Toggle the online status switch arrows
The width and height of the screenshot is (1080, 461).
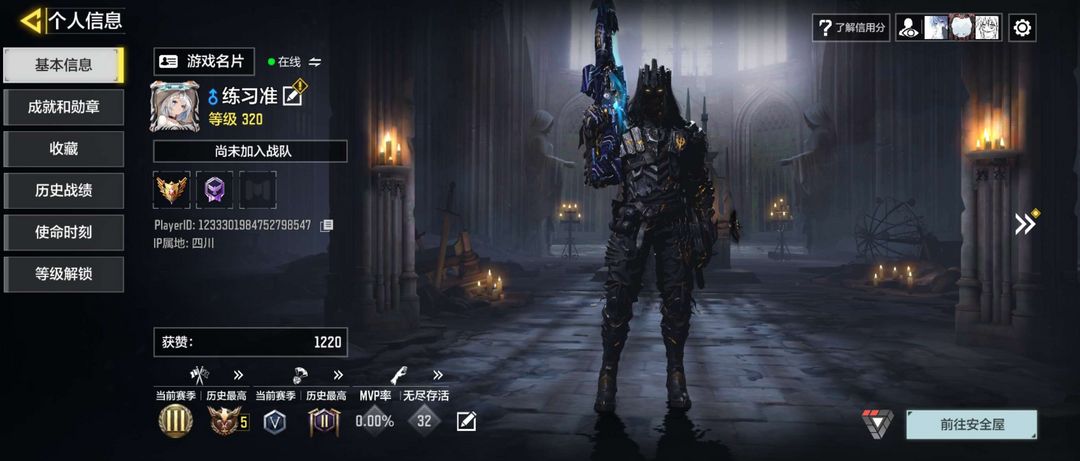(315, 62)
